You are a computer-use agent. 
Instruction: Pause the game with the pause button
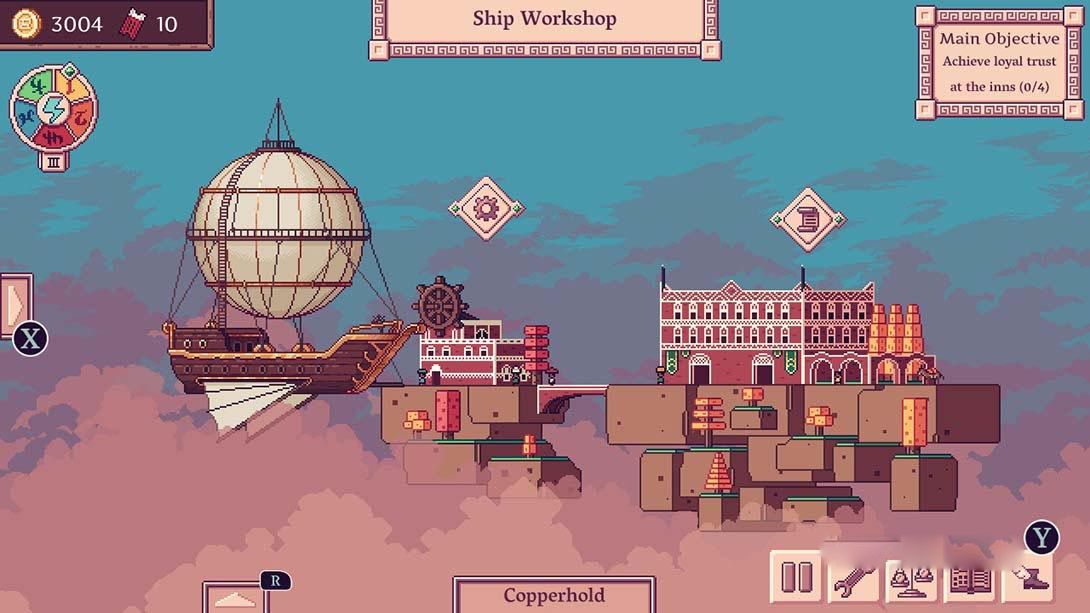click(796, 577)
